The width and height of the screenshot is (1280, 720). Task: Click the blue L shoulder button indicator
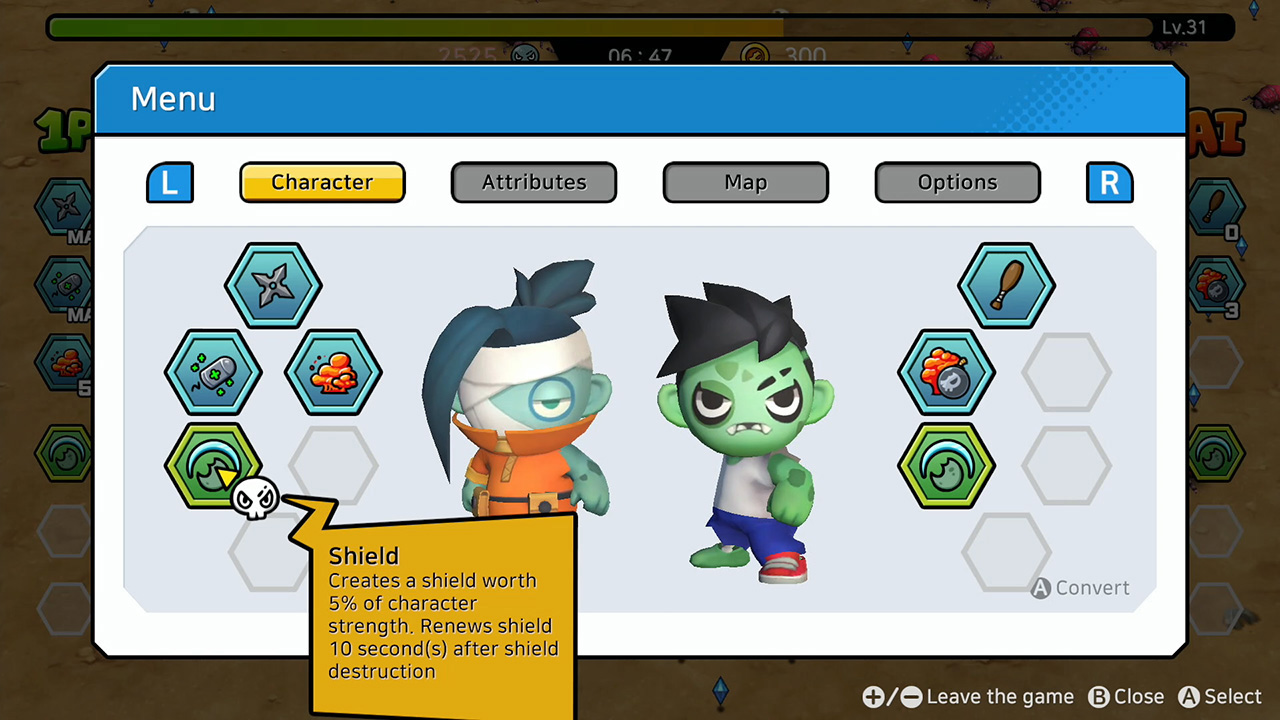(169, 182)
